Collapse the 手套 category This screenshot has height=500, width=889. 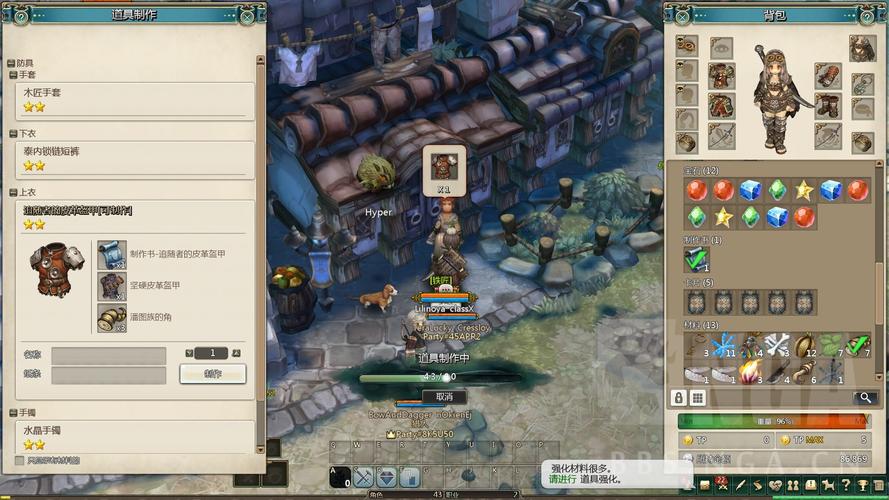tap(12, 74)
